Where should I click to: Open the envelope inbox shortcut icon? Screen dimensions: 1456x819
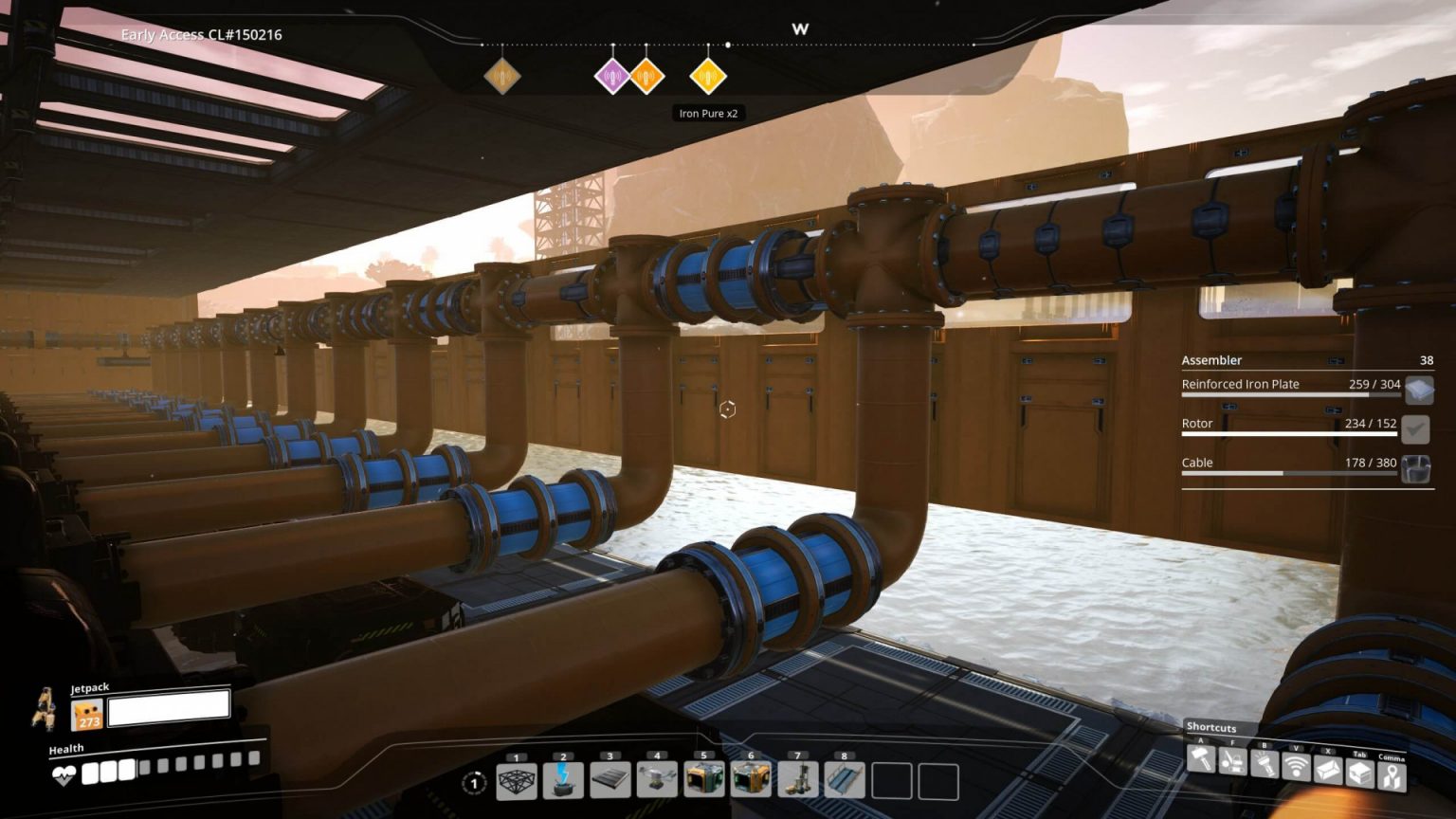point(1328,769)
